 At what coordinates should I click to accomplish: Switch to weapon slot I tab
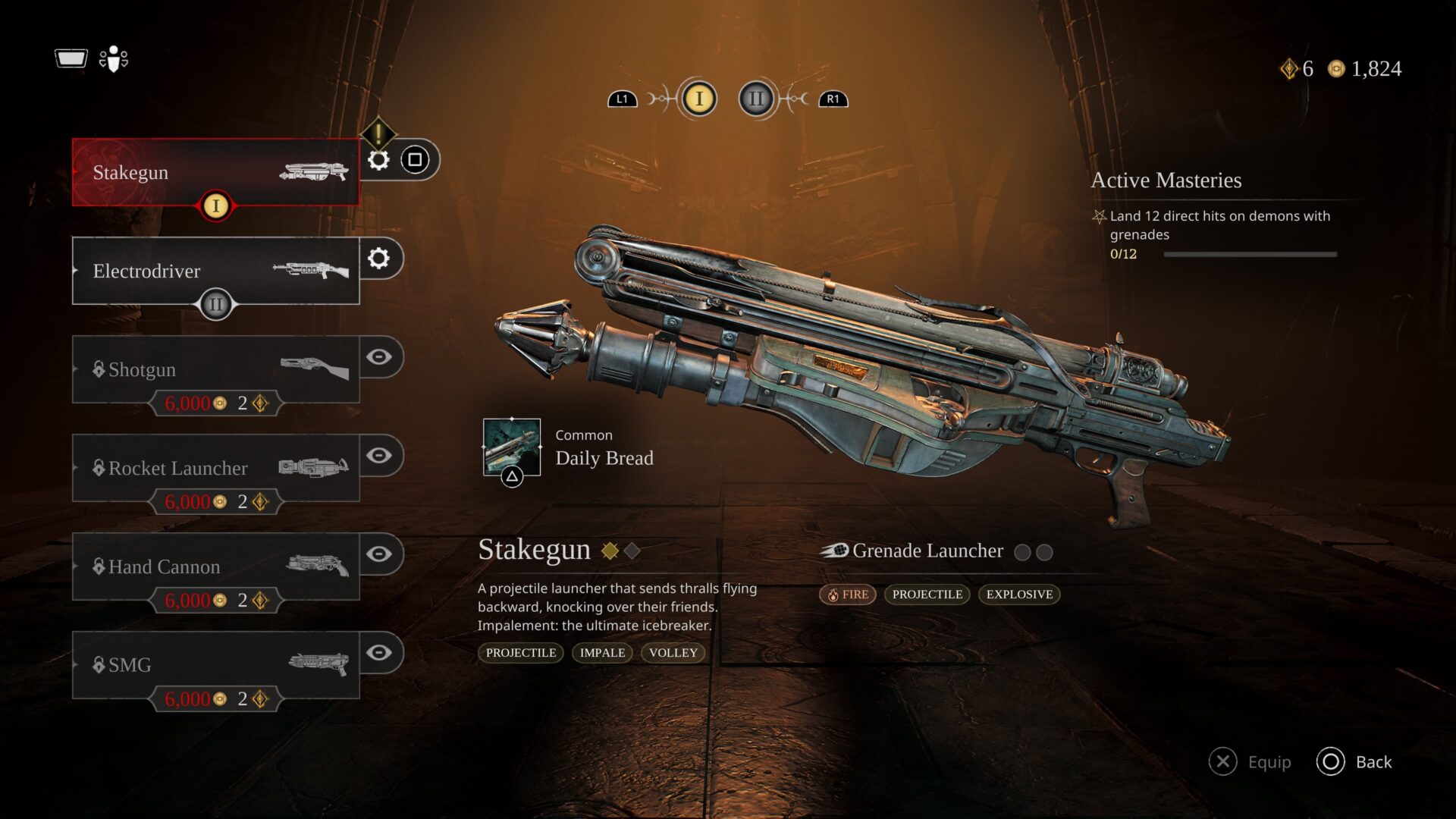[x=698, y=99]
